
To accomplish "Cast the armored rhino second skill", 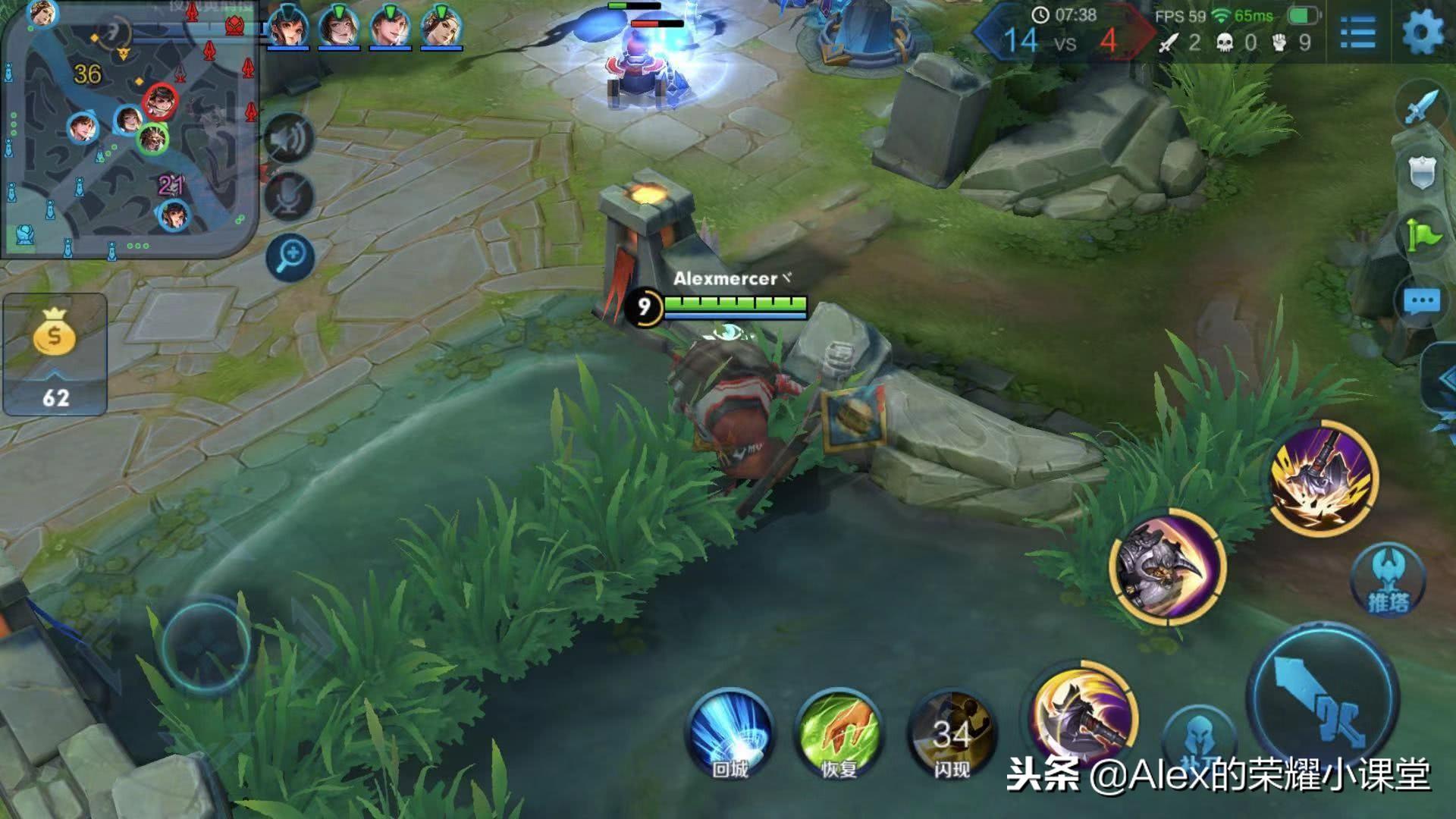I will 1166,567.
